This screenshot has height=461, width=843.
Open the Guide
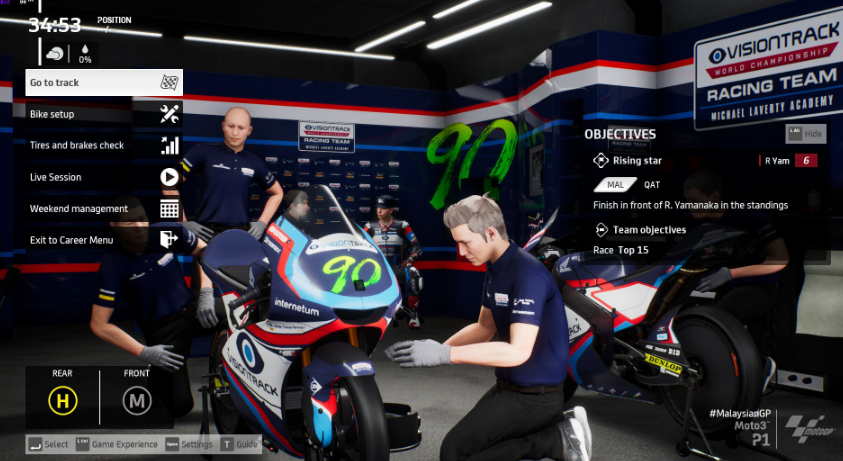point(240,444)
